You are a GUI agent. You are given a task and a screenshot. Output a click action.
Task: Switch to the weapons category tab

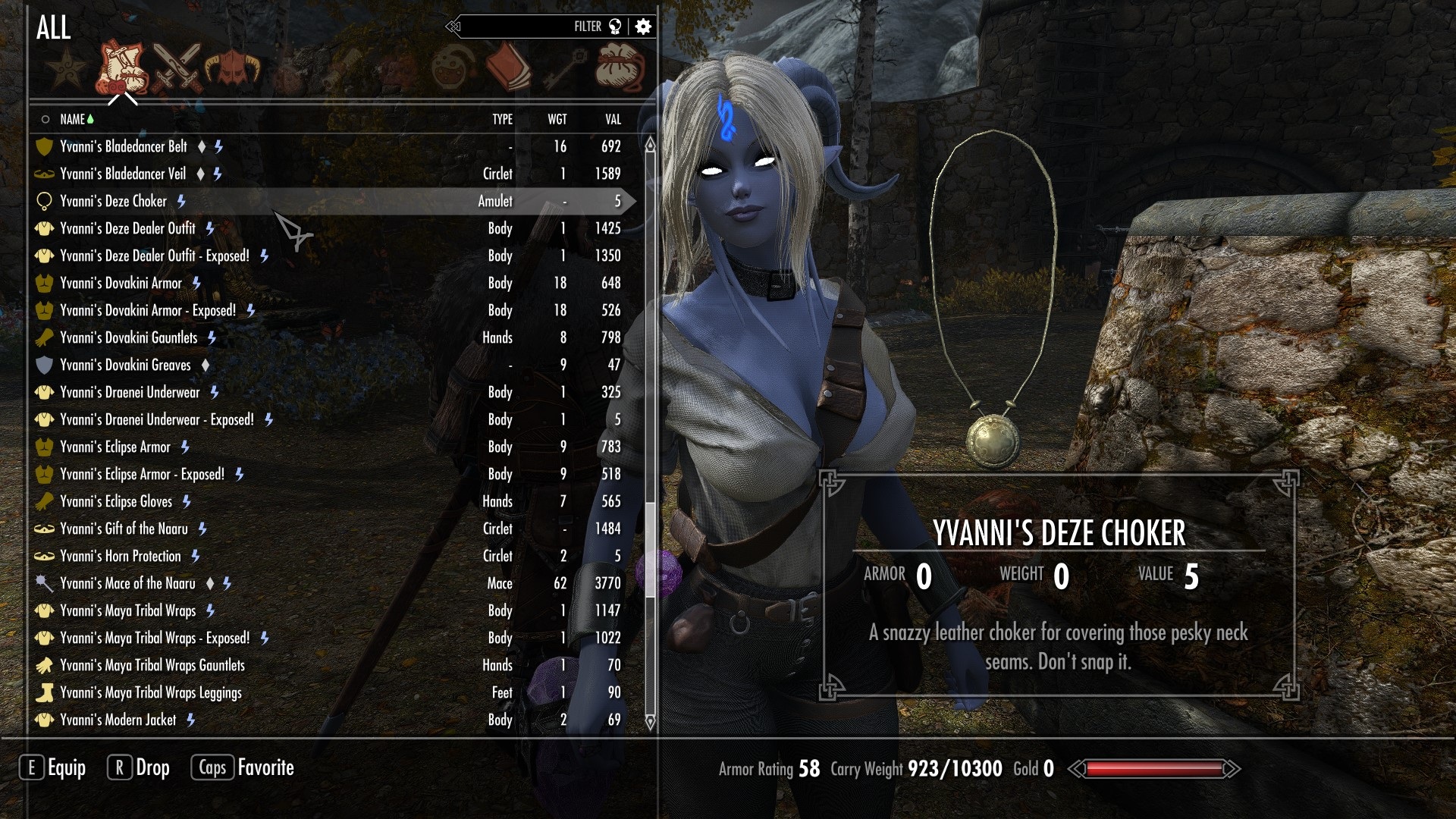(x=177, y=67)
